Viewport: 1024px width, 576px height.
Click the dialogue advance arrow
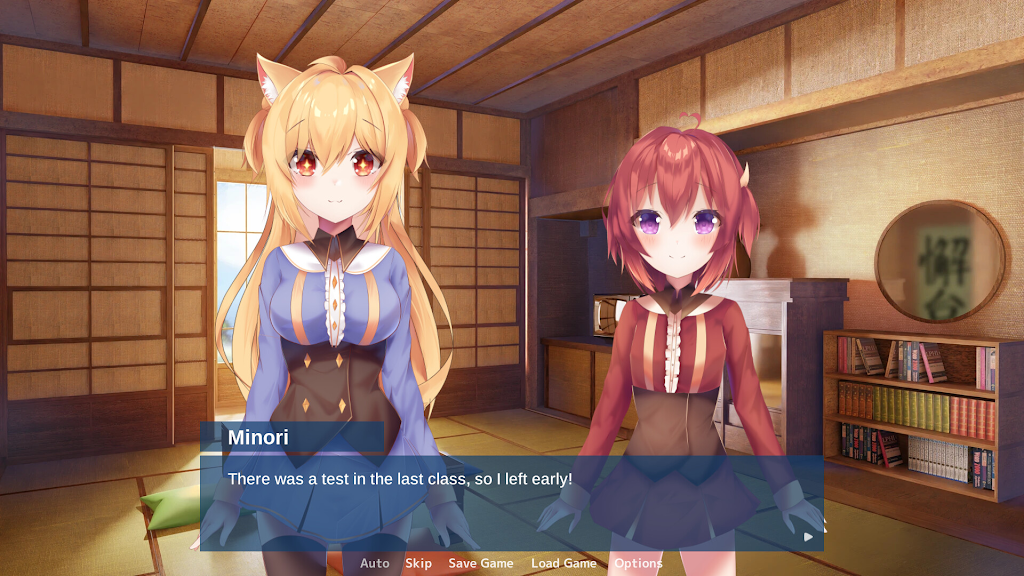(808, 536)
